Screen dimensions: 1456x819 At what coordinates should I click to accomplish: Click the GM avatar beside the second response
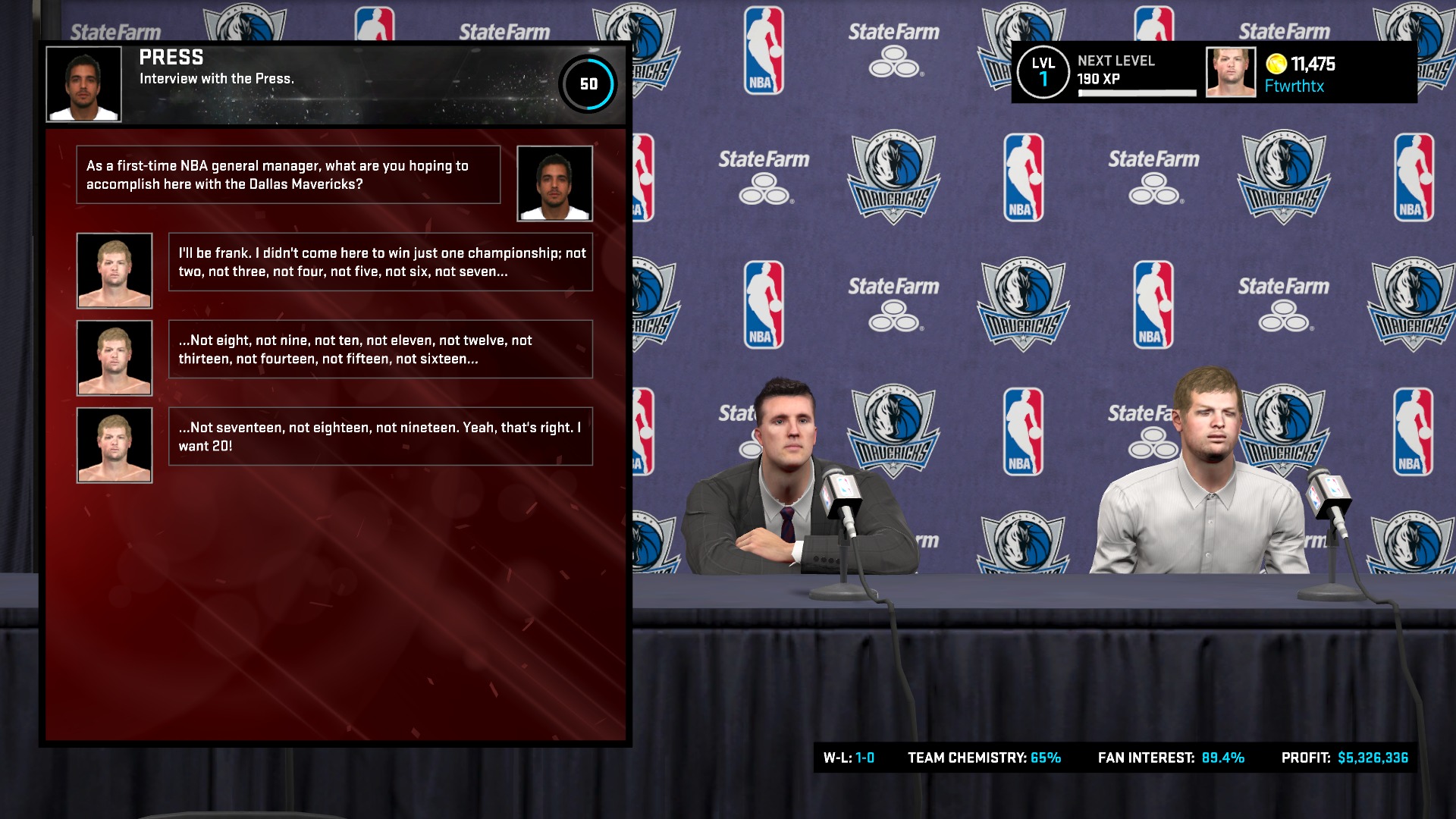point(114,356)
